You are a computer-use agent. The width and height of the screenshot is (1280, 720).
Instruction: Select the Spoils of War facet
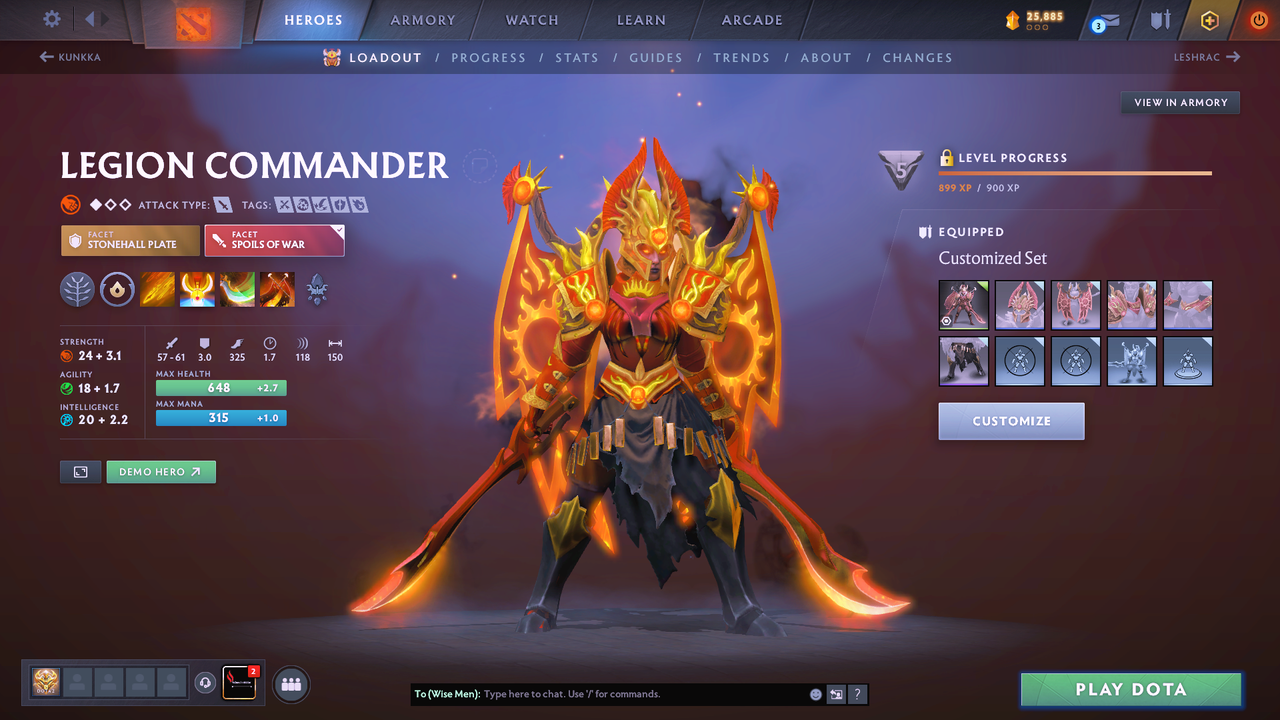click(x=274, y=240)
